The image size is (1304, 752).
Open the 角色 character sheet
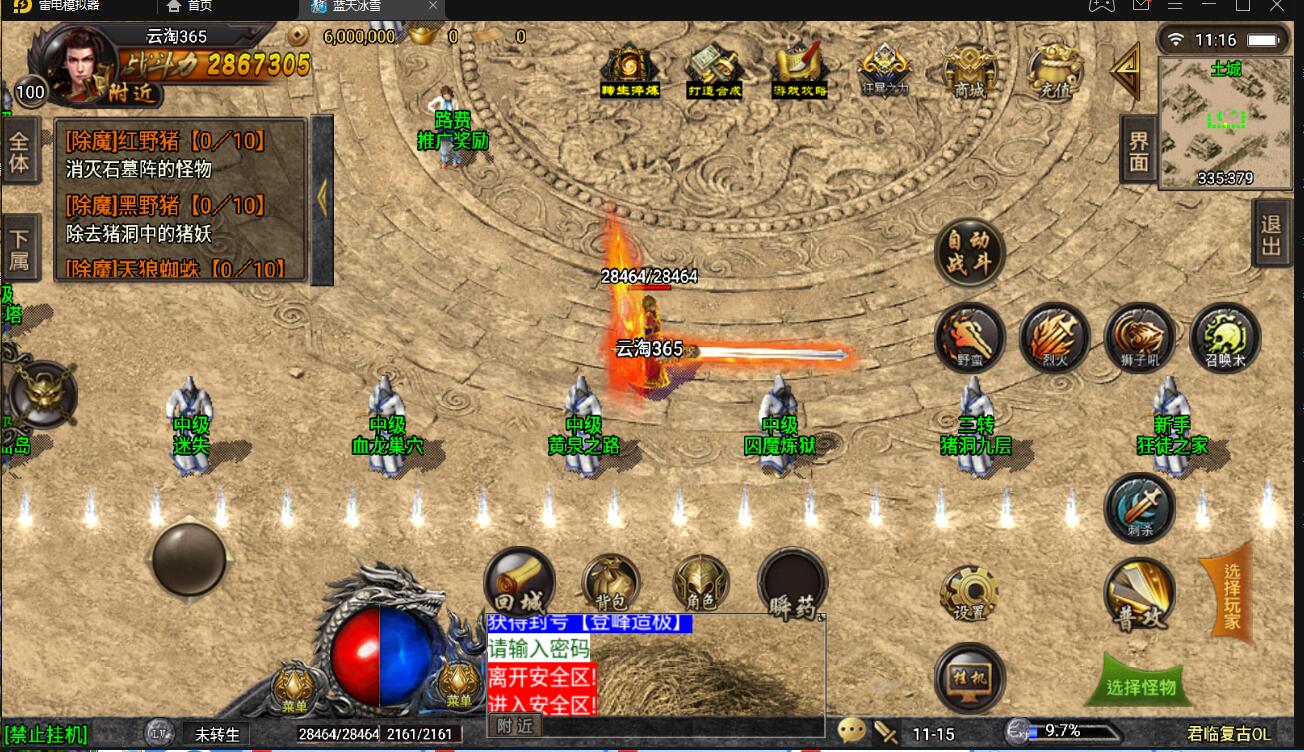pyautogui.click(x=700, y=582)
